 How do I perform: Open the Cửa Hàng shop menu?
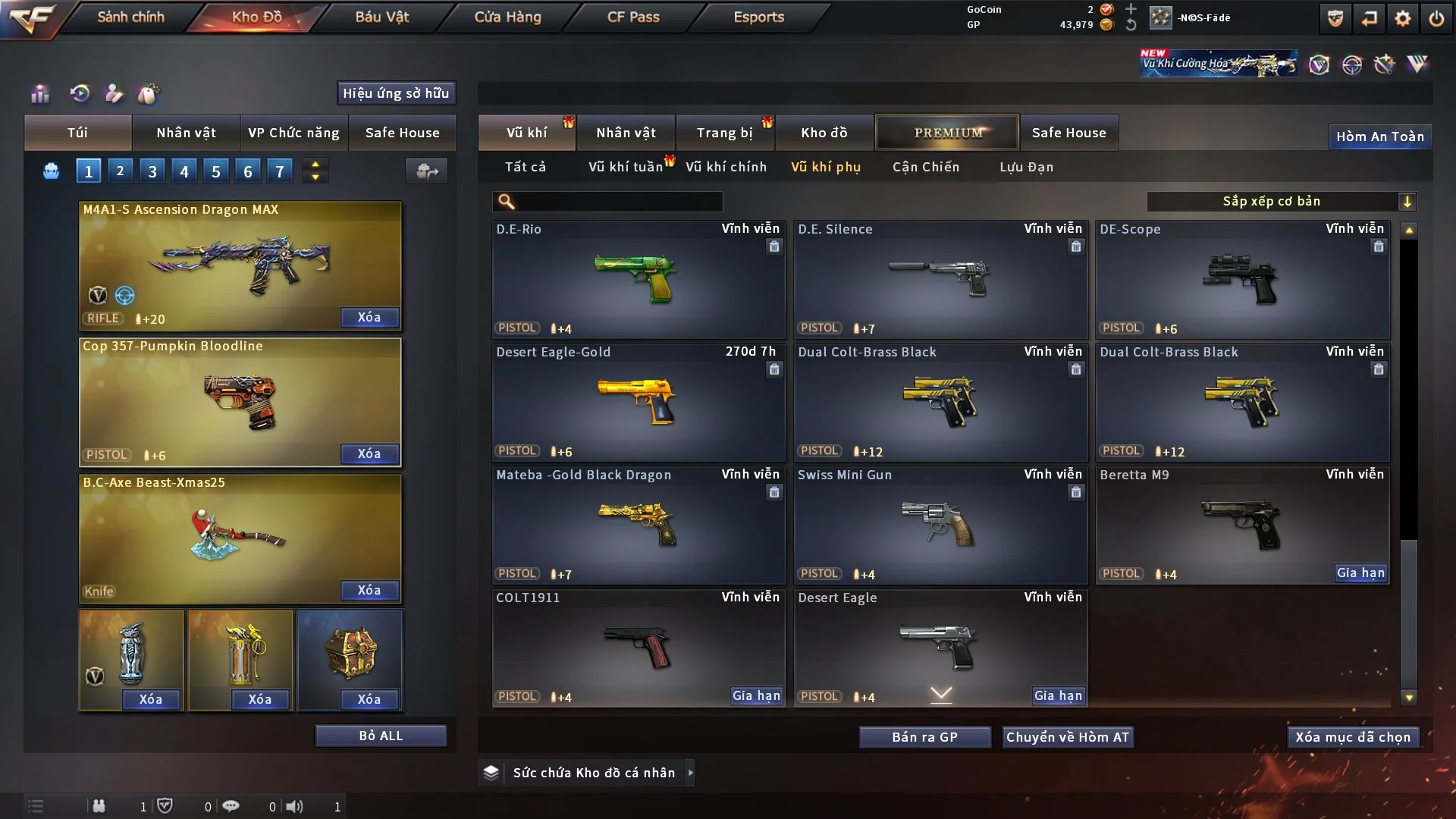coord(507,17)
